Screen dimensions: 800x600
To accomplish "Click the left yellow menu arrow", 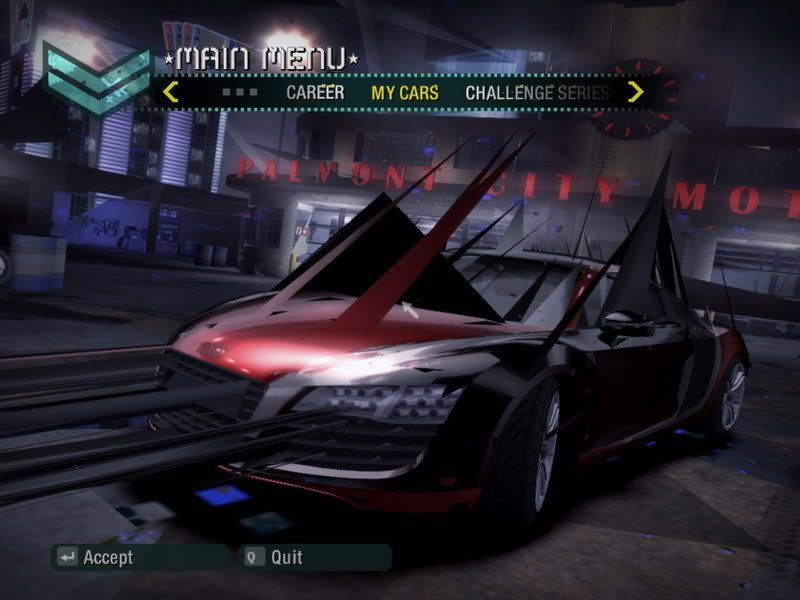I will coord(171,92).
